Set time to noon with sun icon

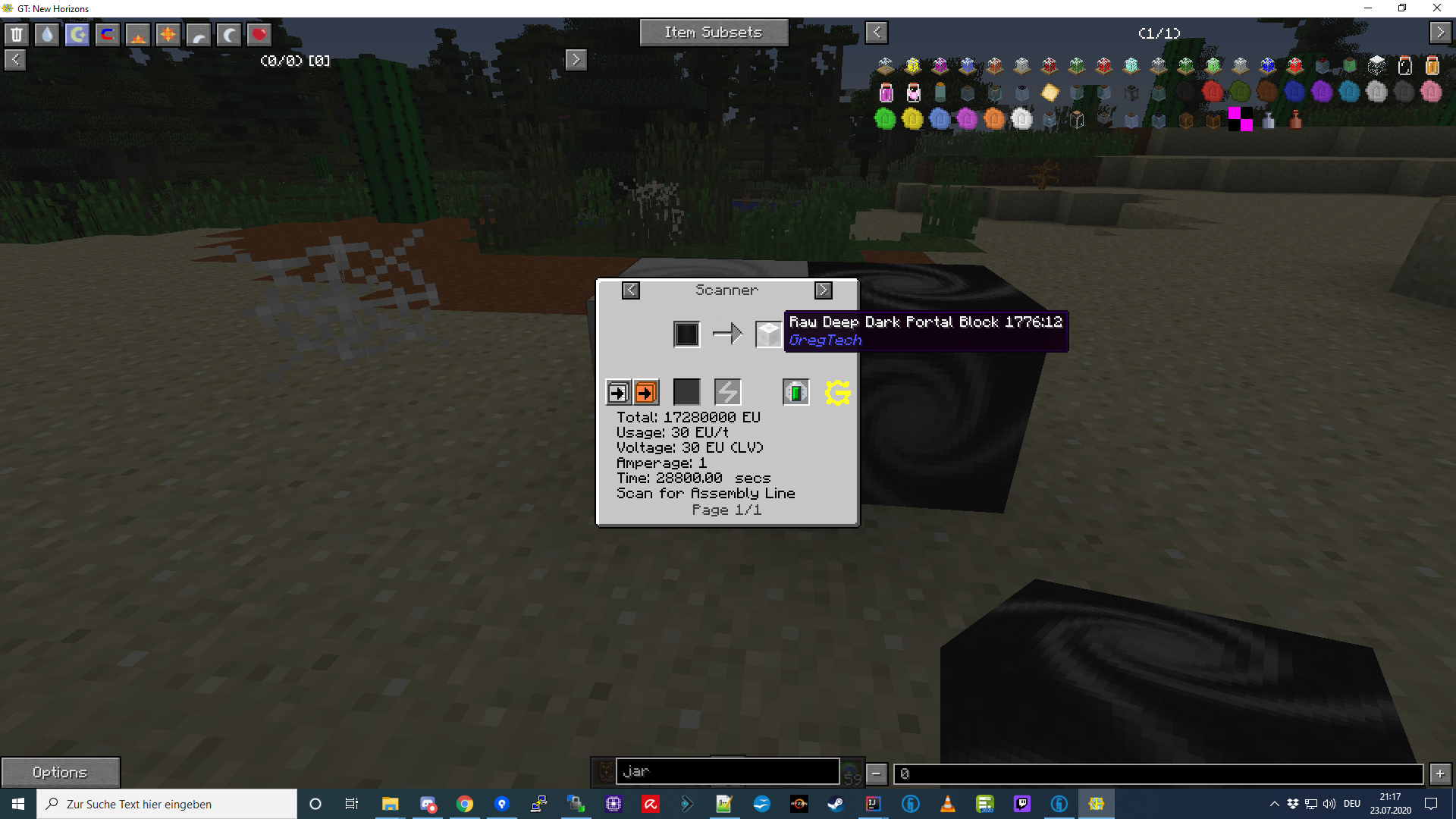(x=168, y=34)
